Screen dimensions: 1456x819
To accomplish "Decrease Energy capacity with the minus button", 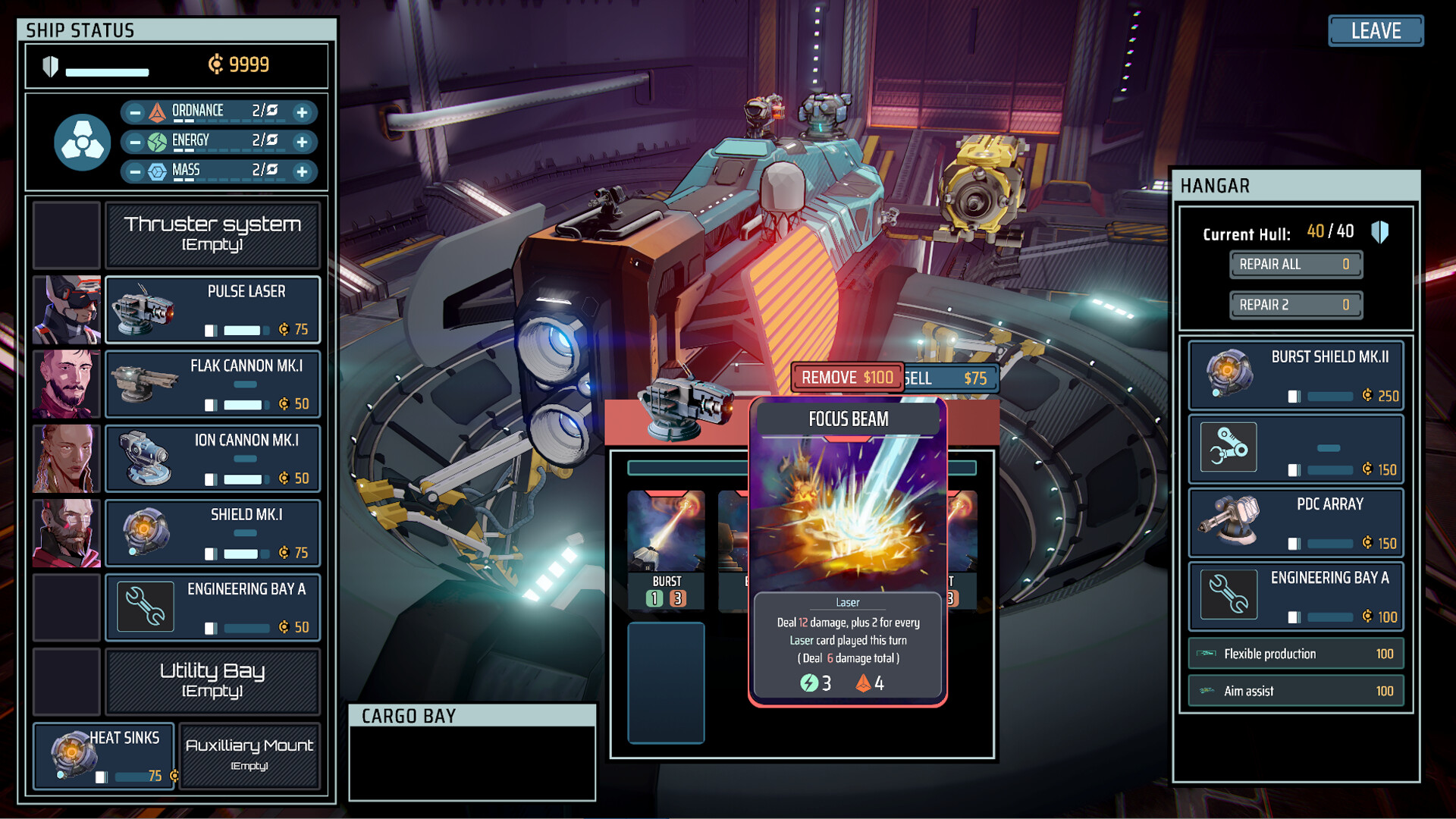I will pyautogui.click(x=135, y=141).
